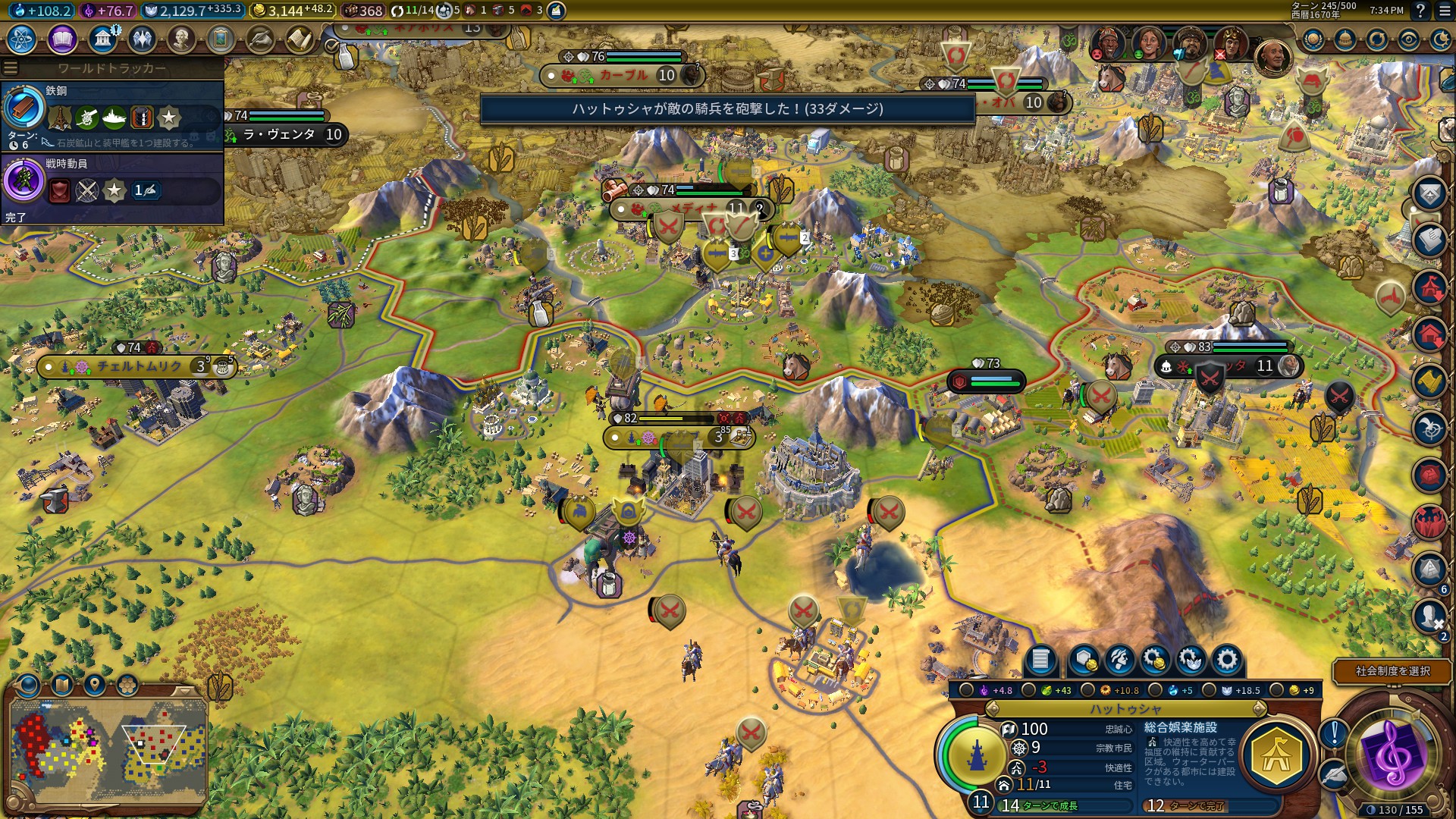The height and width of the screenshot is (819, 1456).
Task: Open the Technology tree button
Action: tap(22, 39)
